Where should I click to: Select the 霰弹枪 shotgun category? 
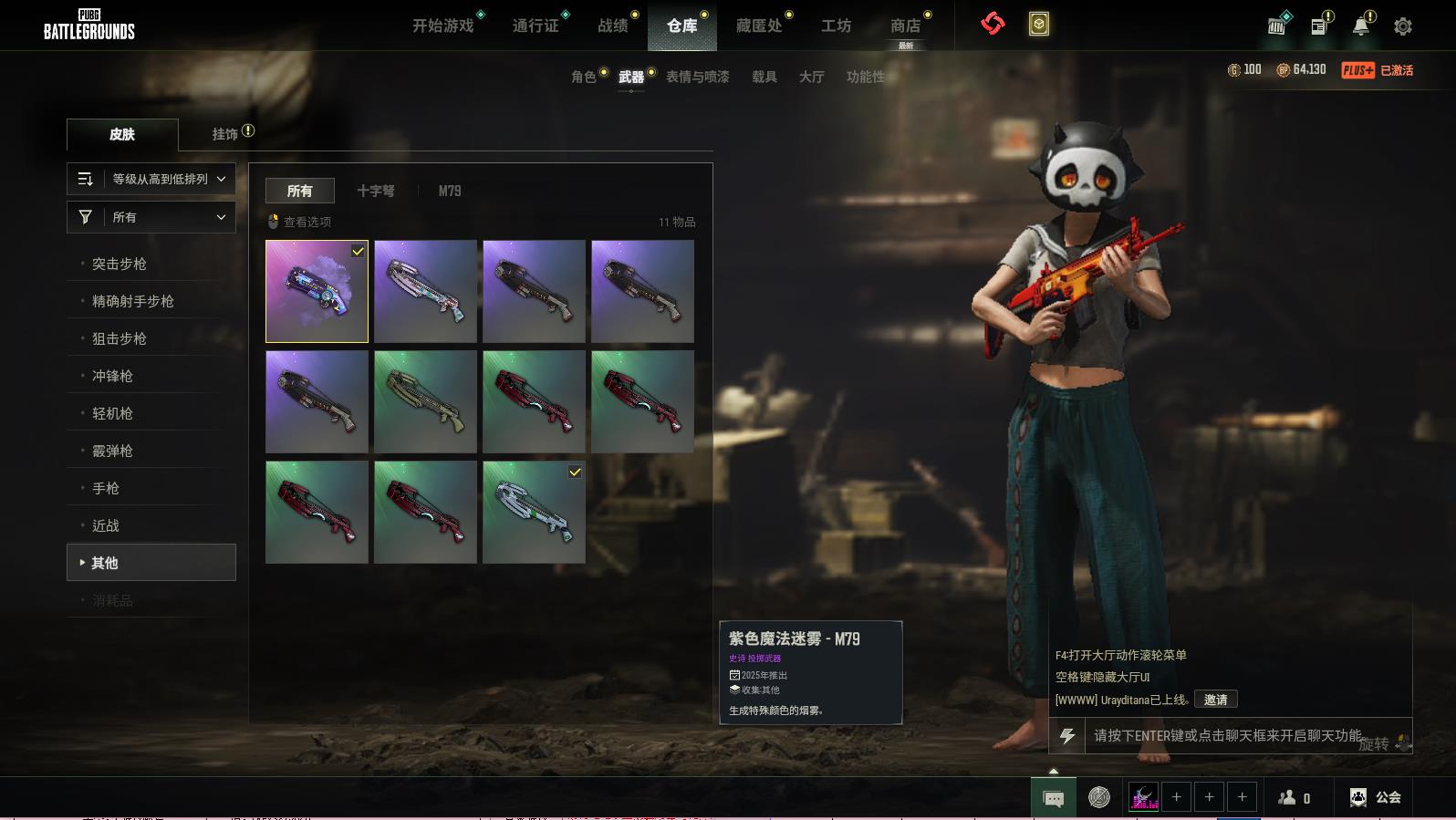(112, 451)
